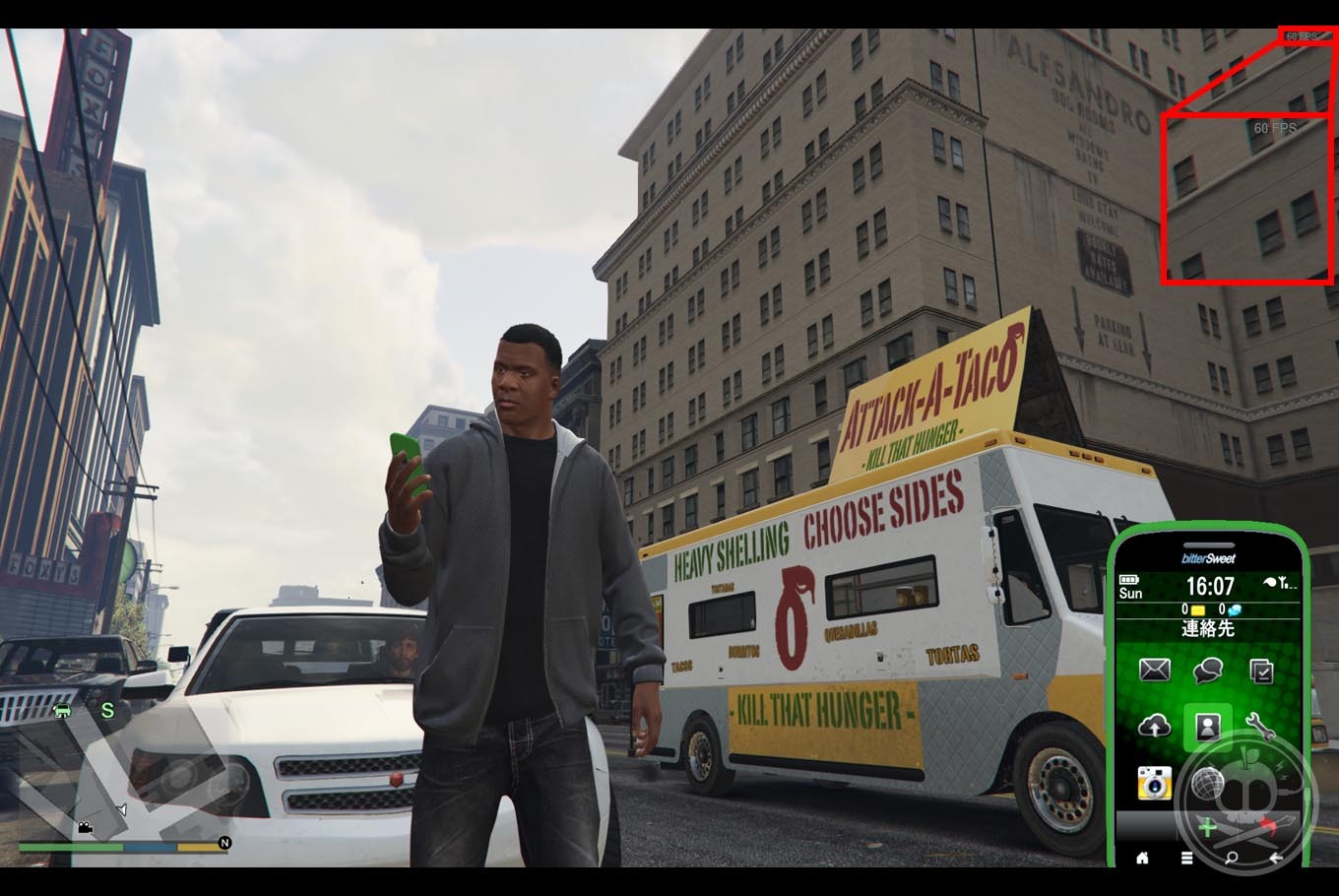
Task: Open the wrench settings app
Action: click(x=1260, y=727)
